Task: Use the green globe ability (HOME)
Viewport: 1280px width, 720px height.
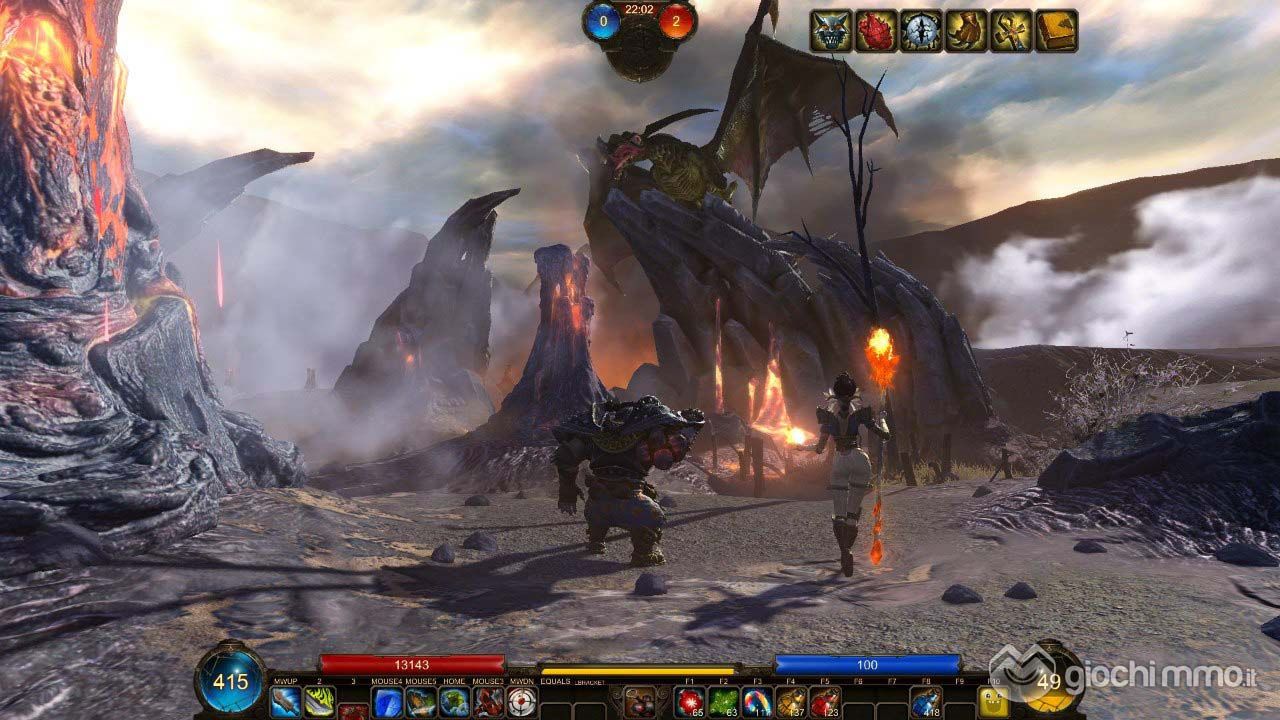Action: pos(455,702)
